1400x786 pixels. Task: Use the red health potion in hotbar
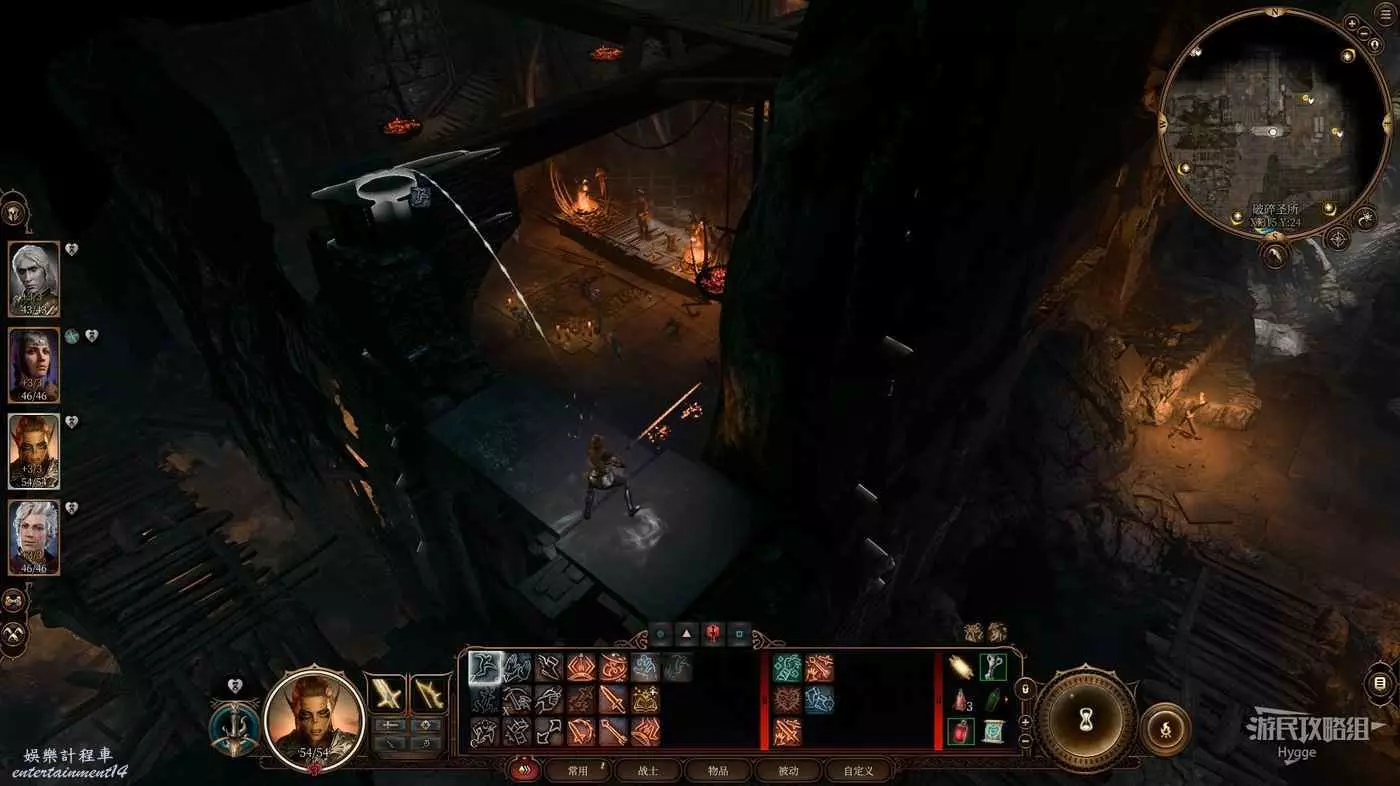pyautogui.click(x=961, y=731)
